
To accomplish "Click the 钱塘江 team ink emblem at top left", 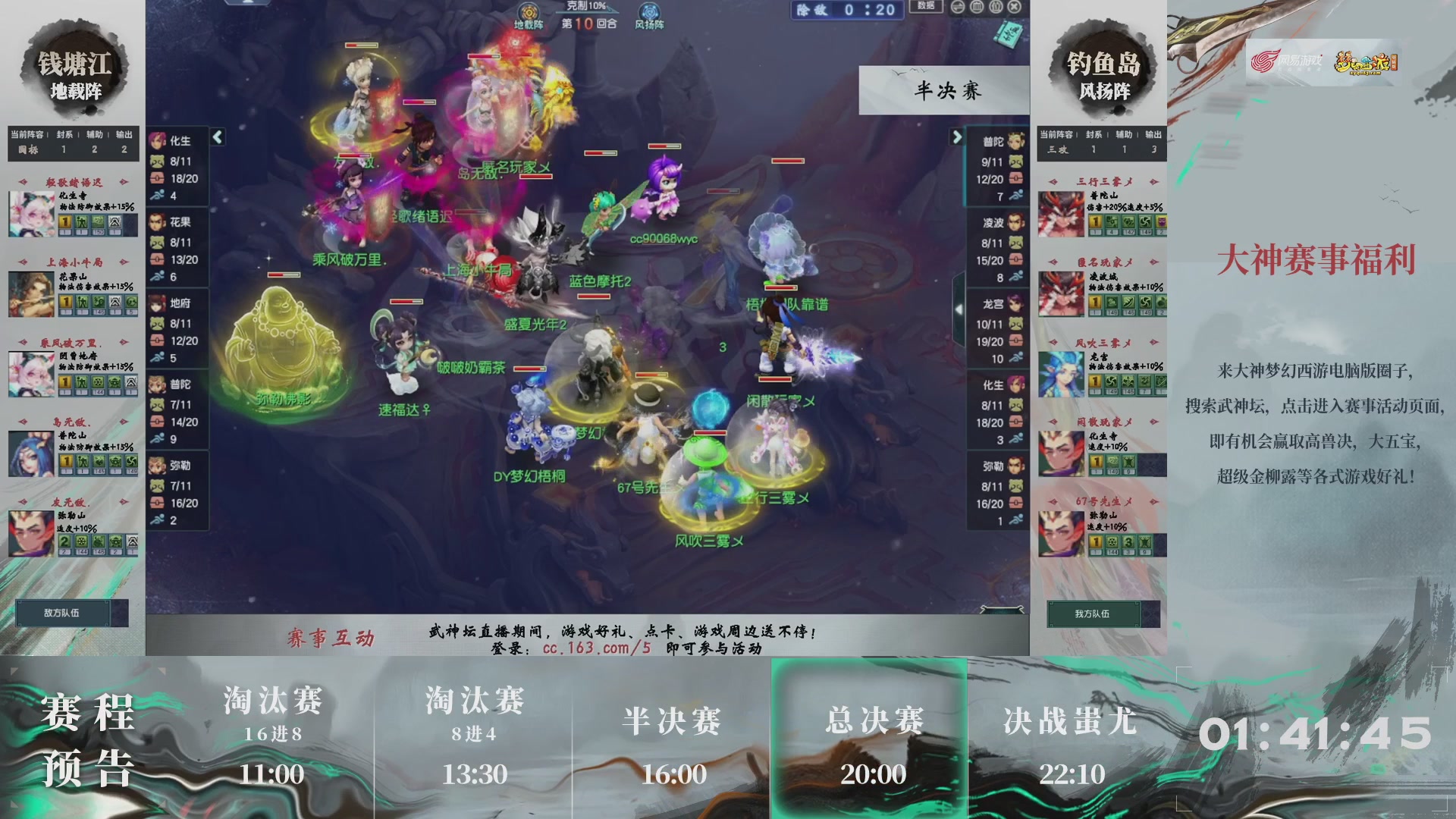I will tap(74, 68).
